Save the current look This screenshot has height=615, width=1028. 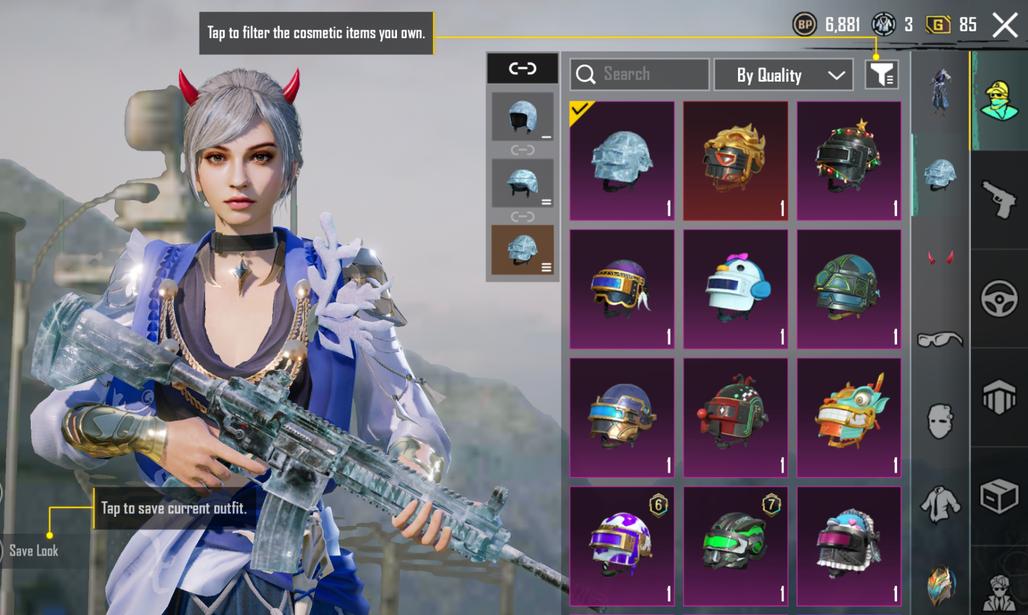(33, 550)
